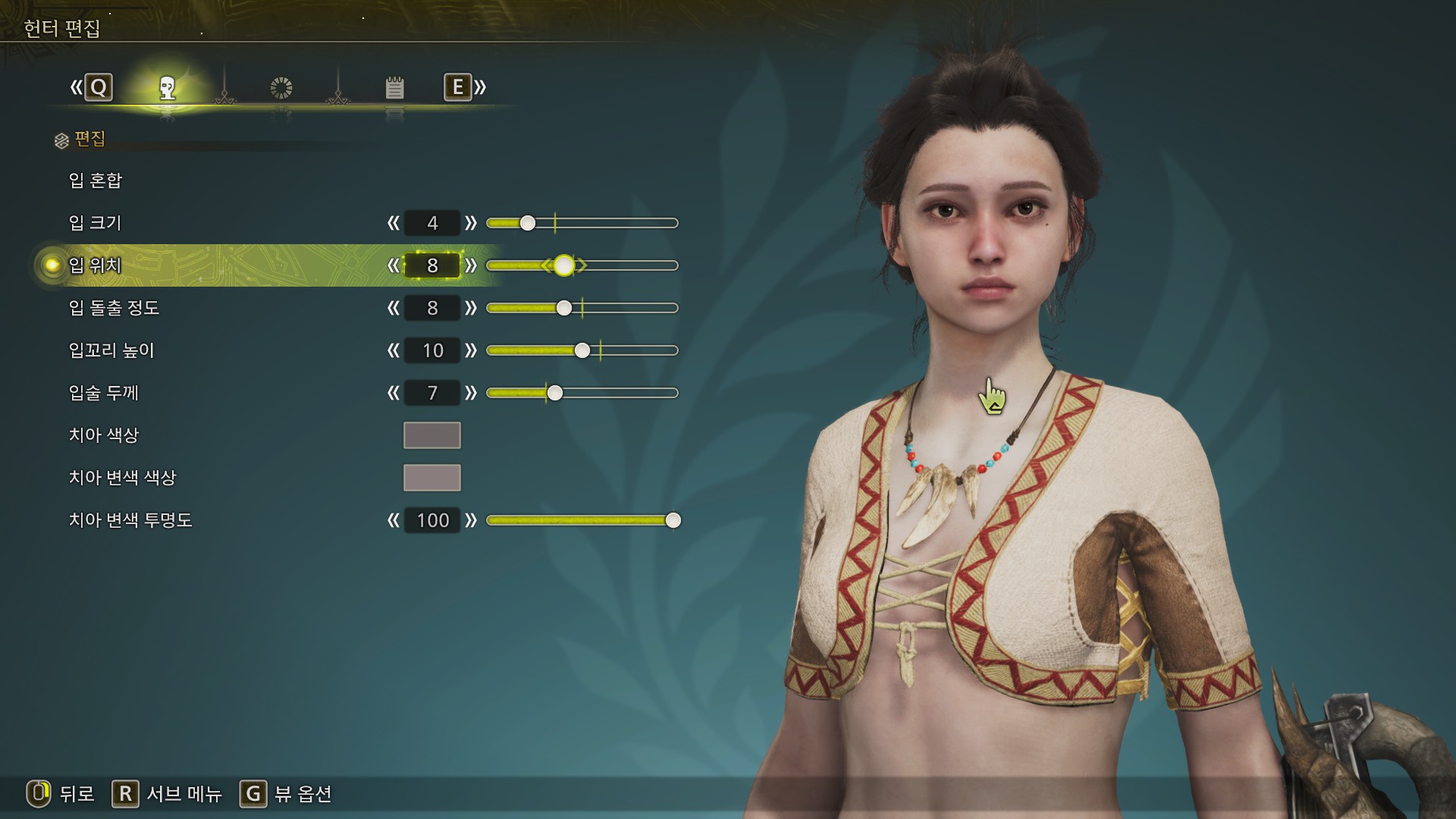Switch to the circular ring icon tab
The height and width of the screenshot is (819, 1456).
281,88
